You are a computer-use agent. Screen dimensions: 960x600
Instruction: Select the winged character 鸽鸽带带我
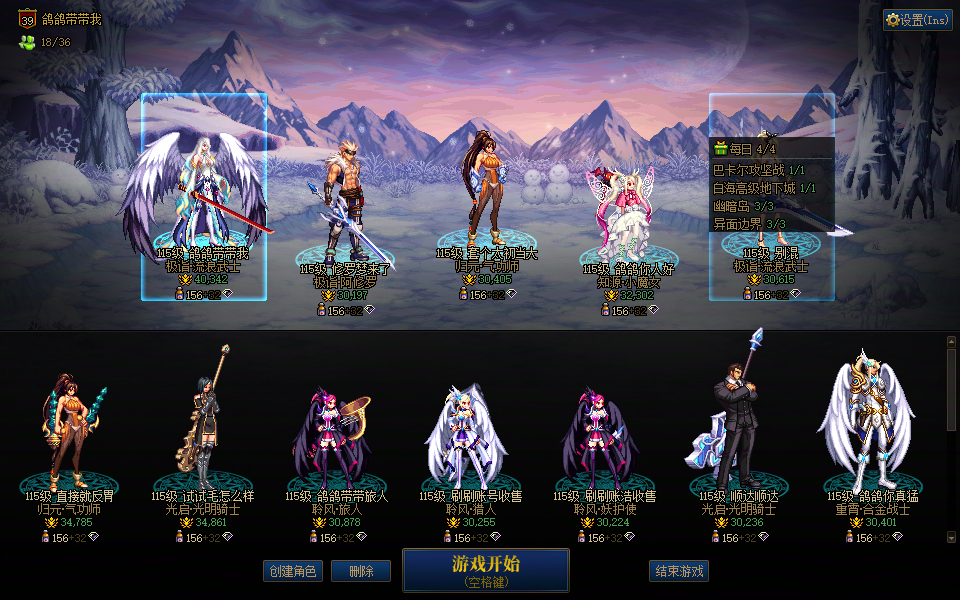[203, 200]
